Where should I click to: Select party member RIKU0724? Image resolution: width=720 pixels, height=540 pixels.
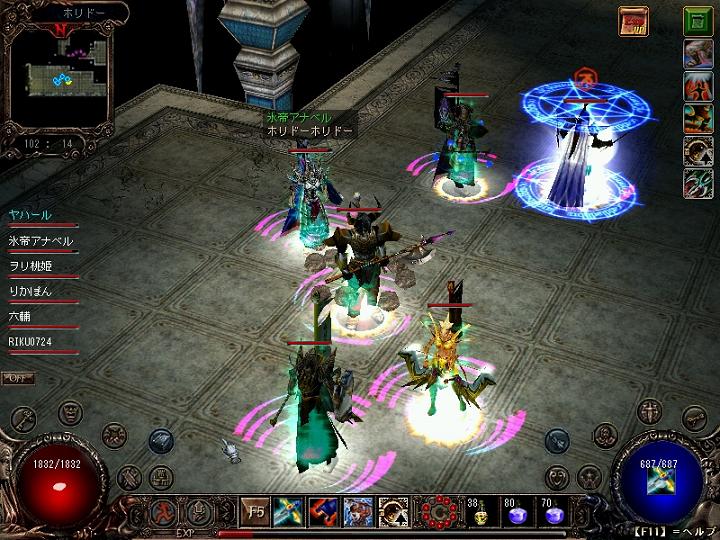click(30, 342)
